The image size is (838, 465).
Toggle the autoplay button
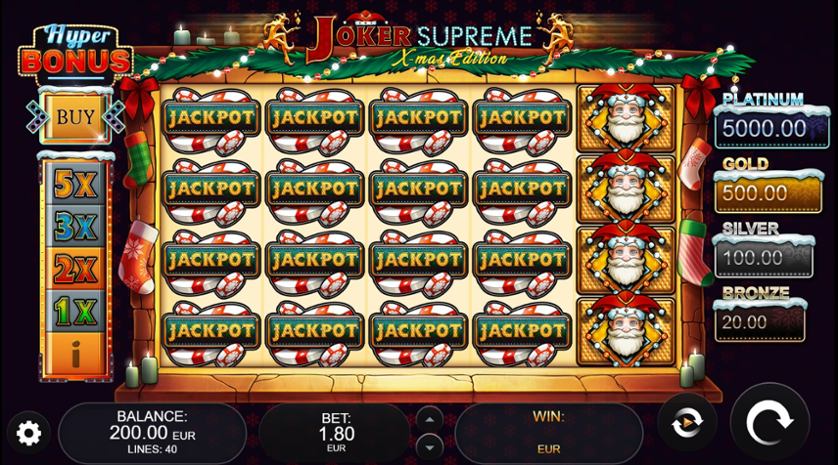point(685,424)
